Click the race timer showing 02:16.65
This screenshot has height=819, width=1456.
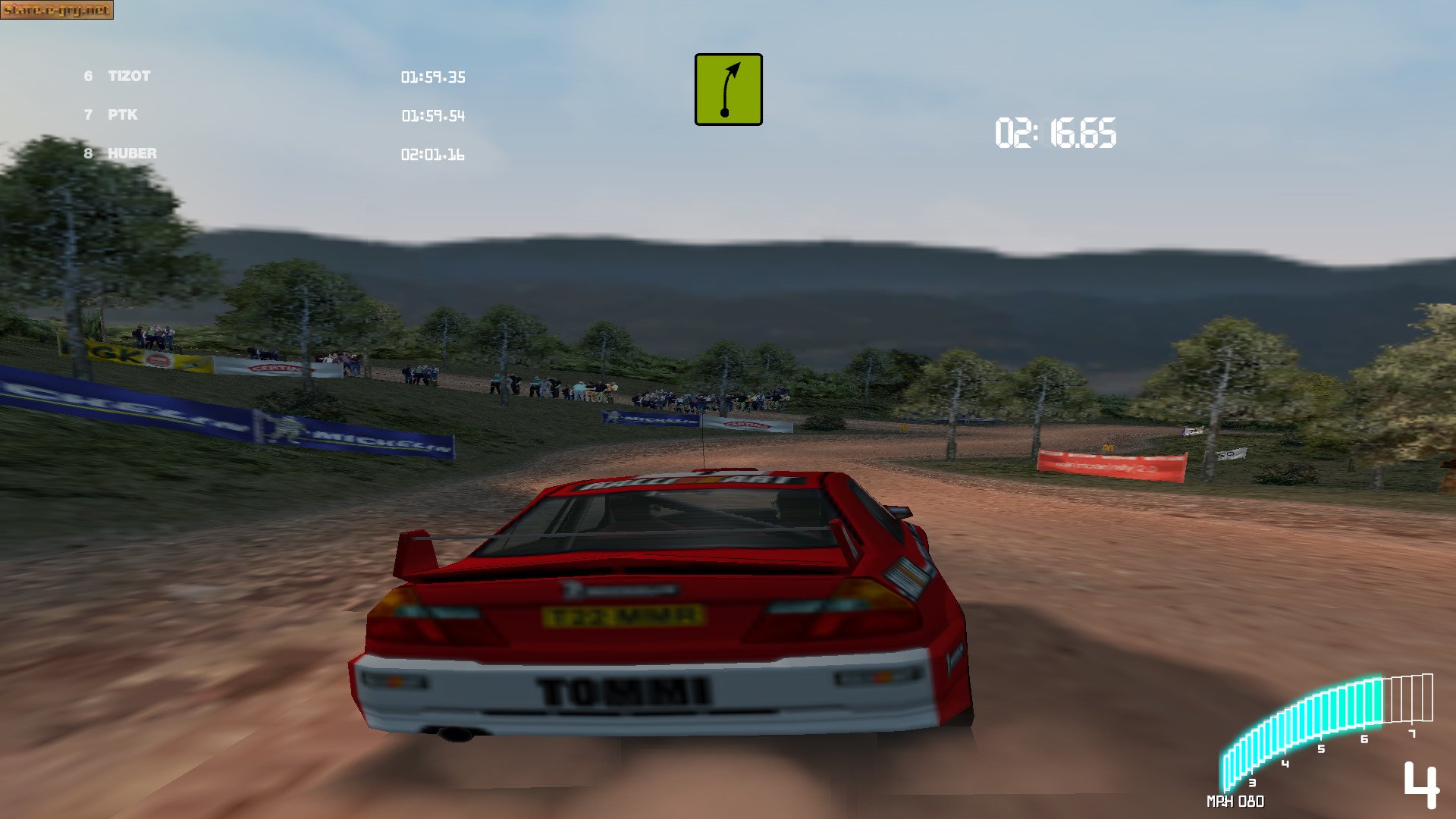pyautogui.click(x=1054, y=133)
